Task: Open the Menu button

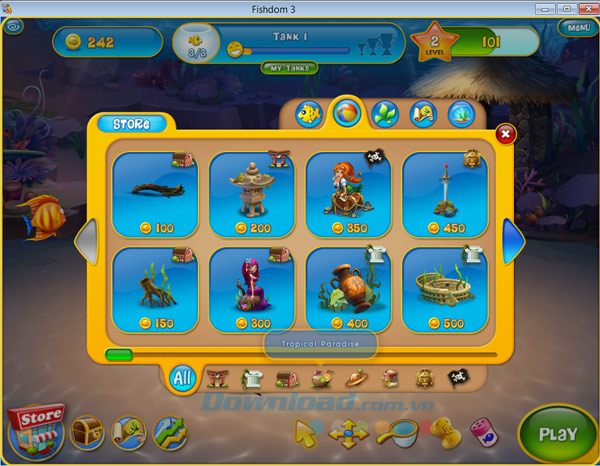Action: tap(576, 28)
